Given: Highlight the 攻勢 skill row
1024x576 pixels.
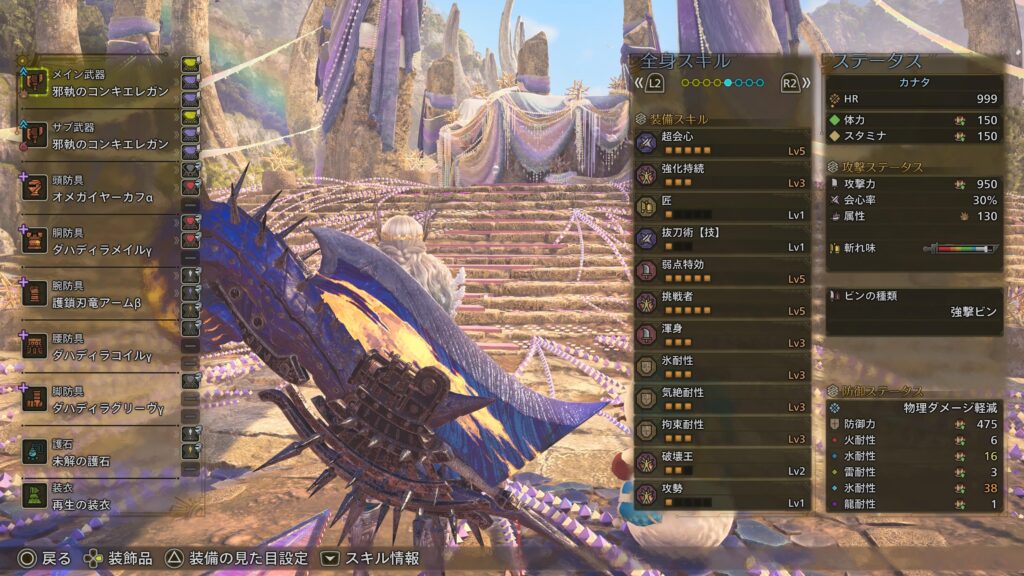Looking at the screenshot, I should coord(721,495).
